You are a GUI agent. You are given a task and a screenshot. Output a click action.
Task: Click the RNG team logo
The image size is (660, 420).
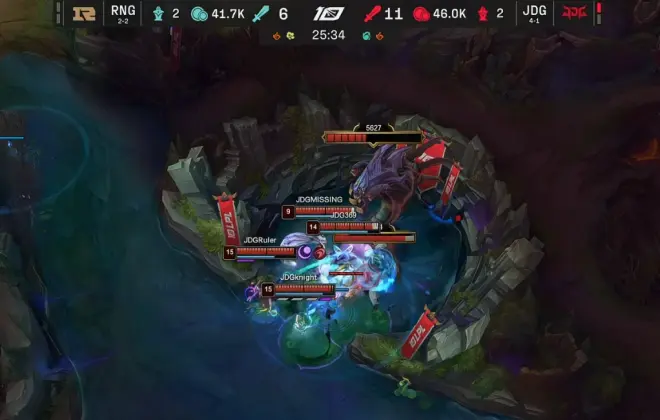(x=85, y=14)
